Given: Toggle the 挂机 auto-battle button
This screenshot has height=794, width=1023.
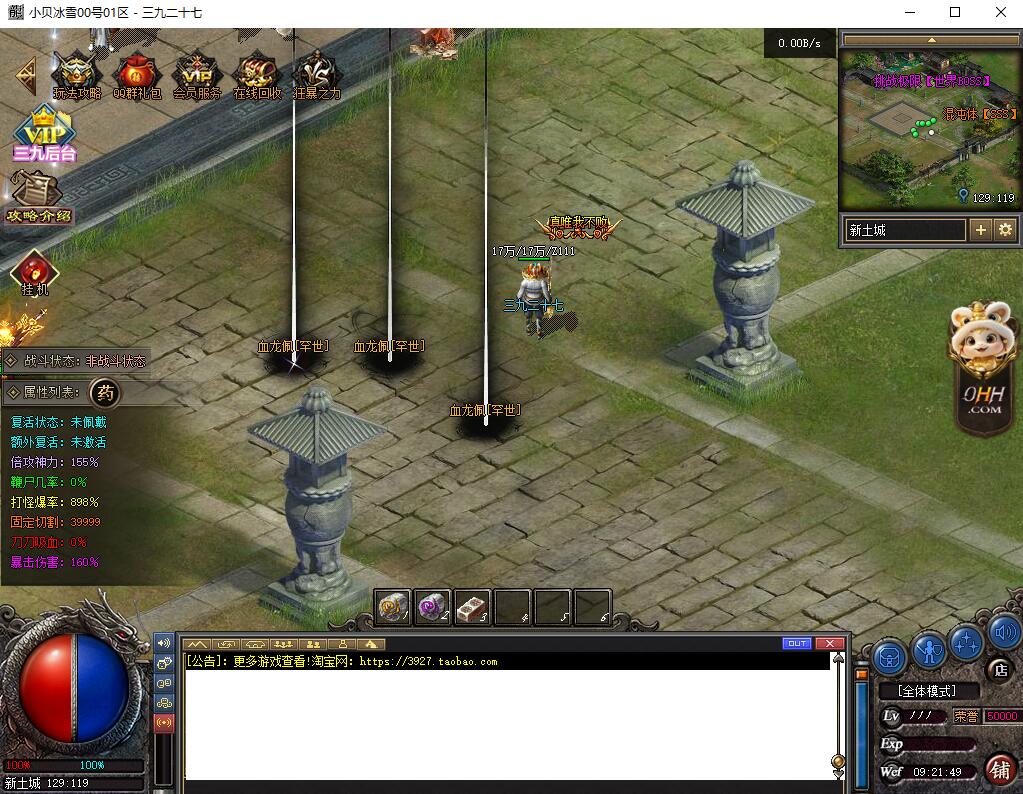Looking at the screenshot, I should [35, 272].
